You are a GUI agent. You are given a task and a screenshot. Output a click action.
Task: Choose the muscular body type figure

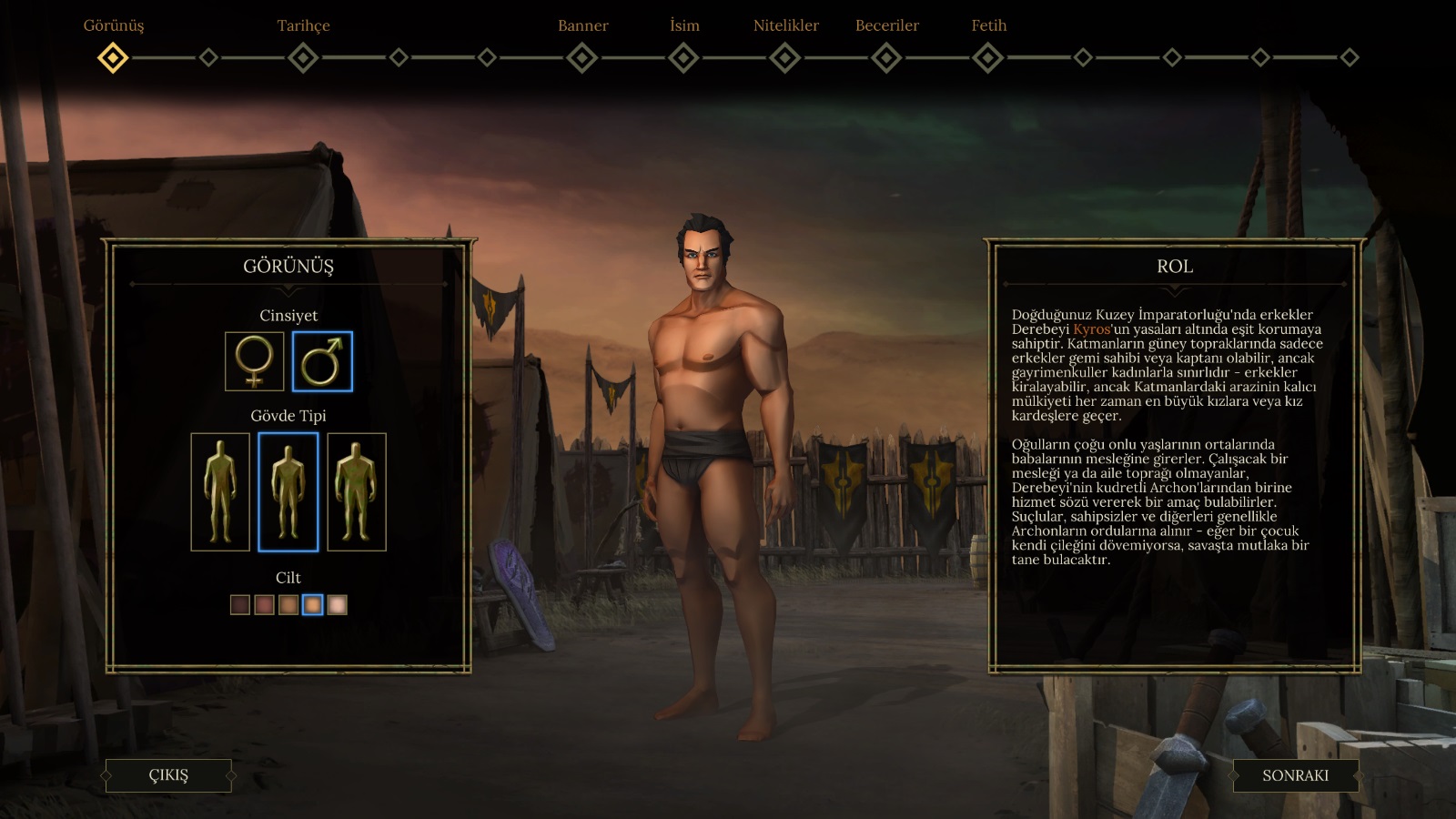357,491
